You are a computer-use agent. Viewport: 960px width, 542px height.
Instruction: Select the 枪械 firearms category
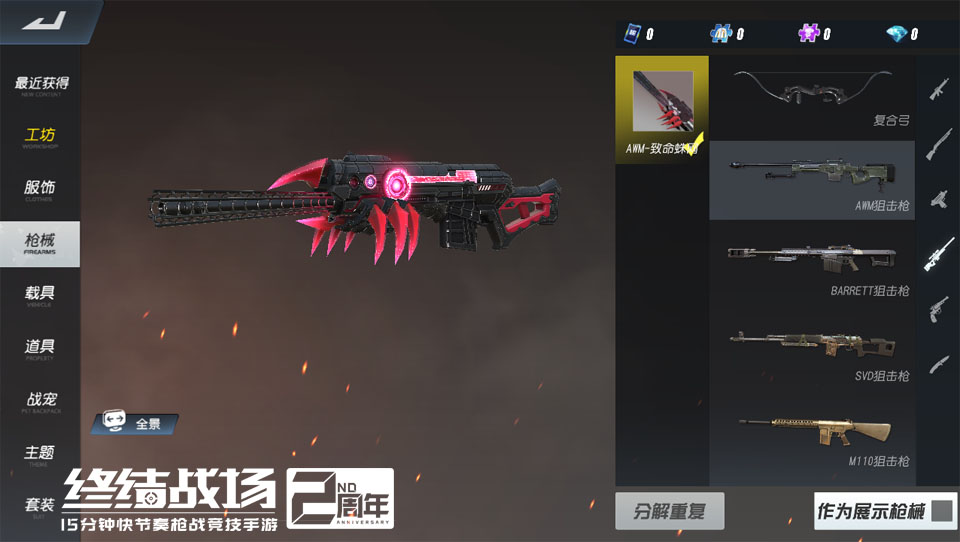tap(41, 243)
